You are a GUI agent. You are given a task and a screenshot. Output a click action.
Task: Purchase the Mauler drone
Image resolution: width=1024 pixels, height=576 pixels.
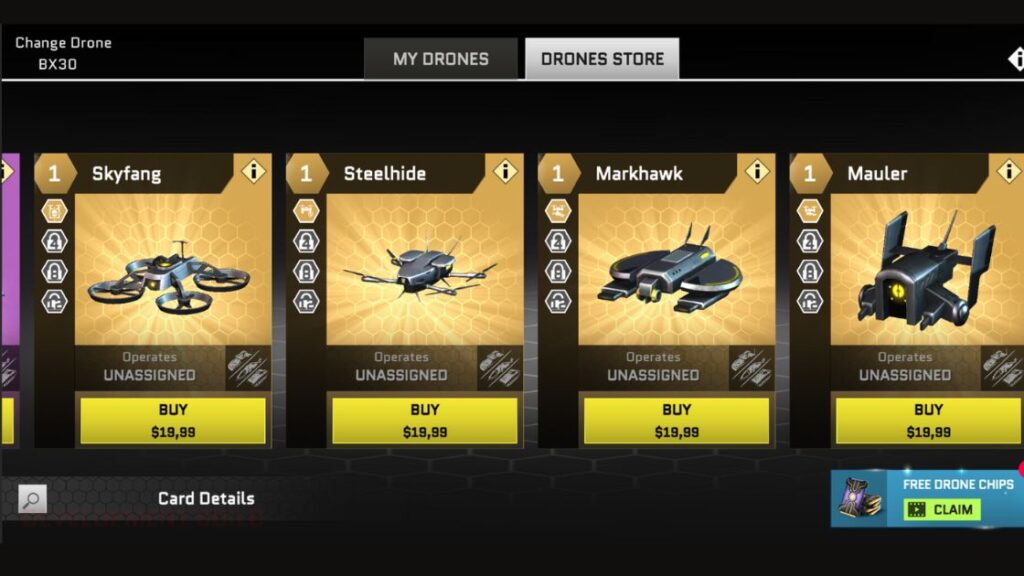(x=928, y=420)
